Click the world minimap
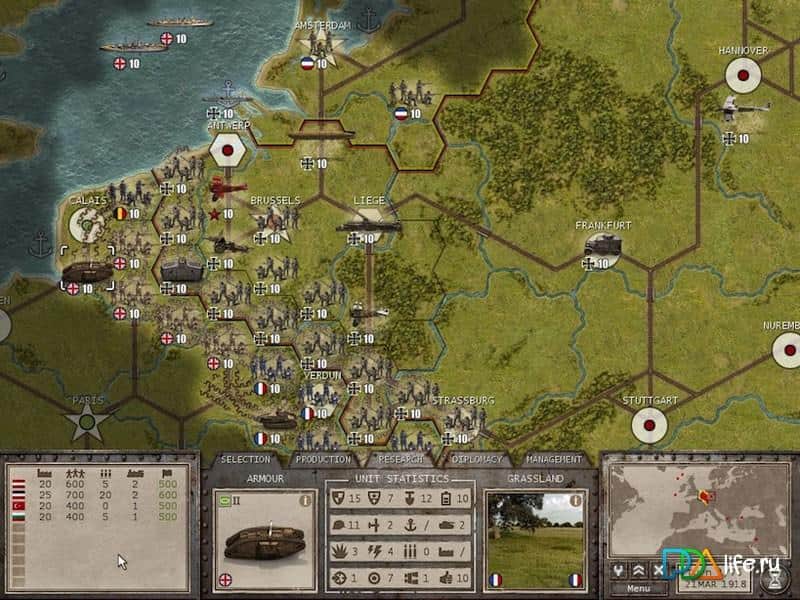The height and width of the screenshot is (600, 800). pos(700,510)
